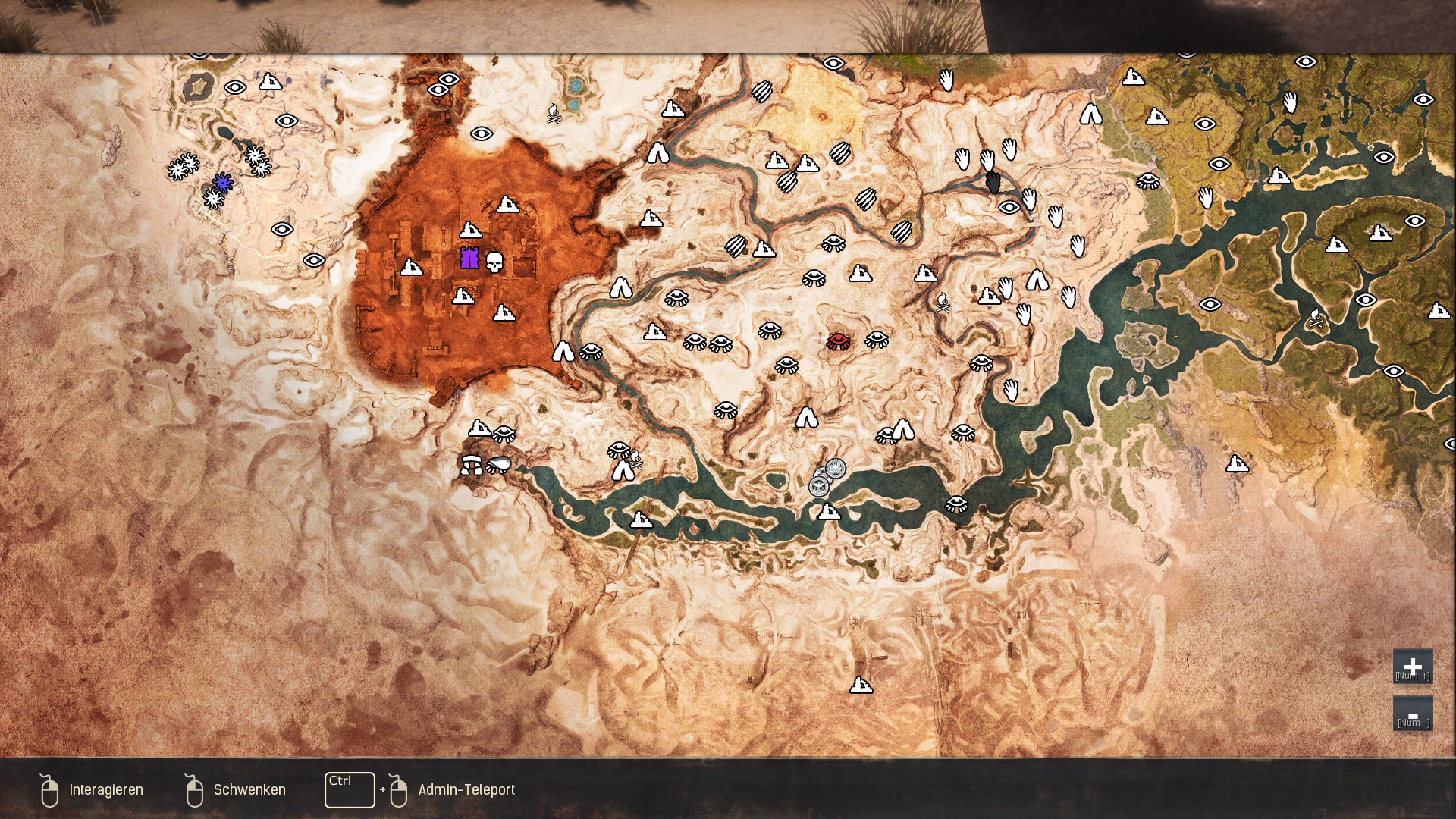Select the stone arch map marker
Screen dimensions: 1456x819
471,464
